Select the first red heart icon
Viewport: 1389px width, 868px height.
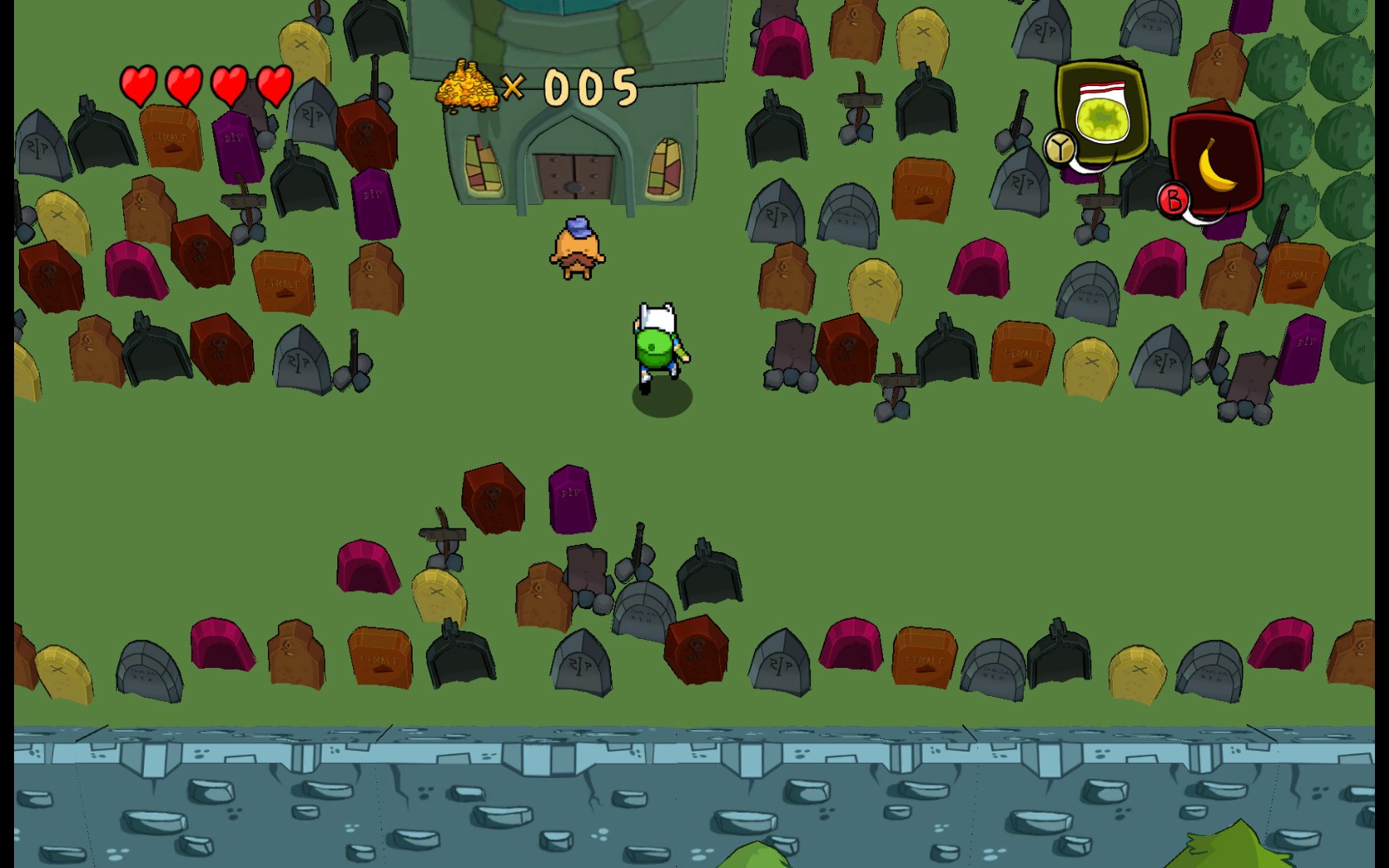pyautogui.click(x=139, y=84)
